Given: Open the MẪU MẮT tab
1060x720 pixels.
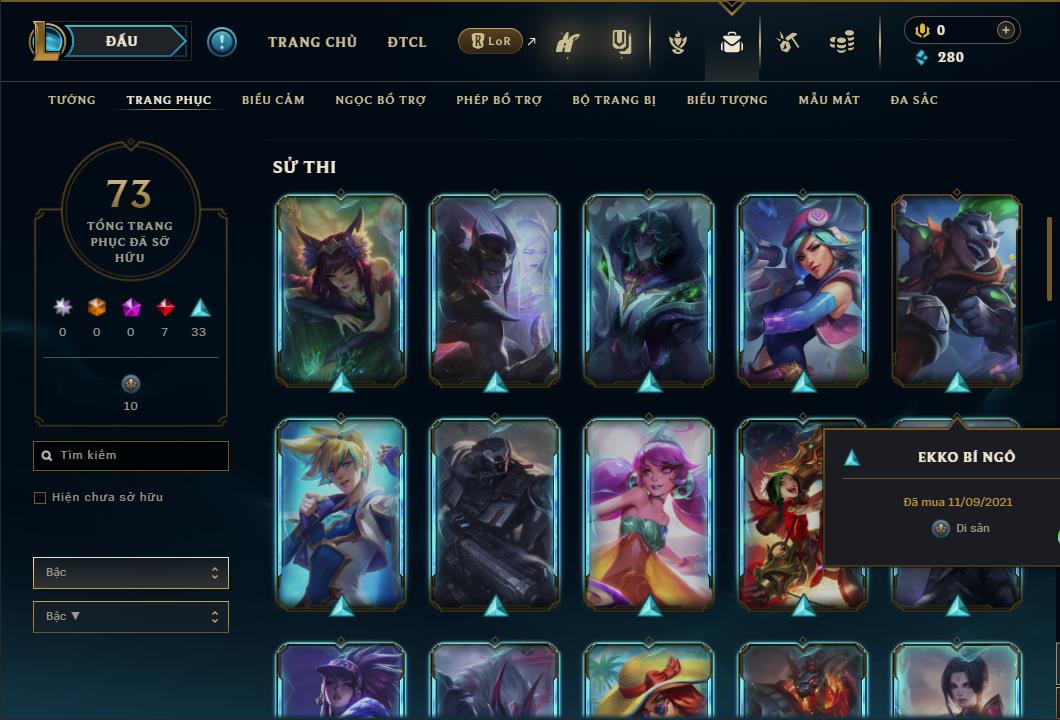Looking at the screenshot, I should [829, 100].
